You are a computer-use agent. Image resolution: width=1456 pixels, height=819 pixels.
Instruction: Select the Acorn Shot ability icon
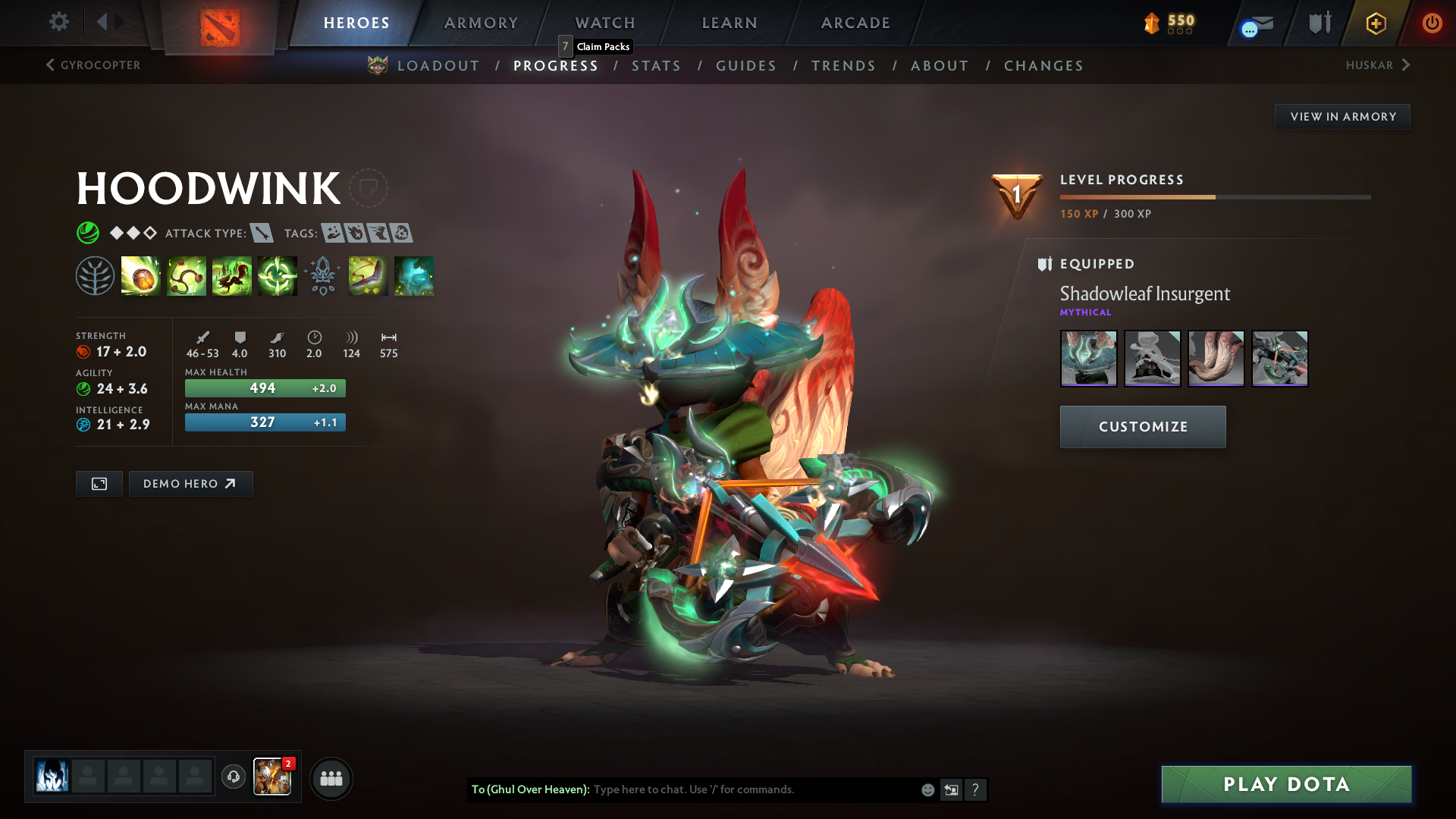coord(141,275)
